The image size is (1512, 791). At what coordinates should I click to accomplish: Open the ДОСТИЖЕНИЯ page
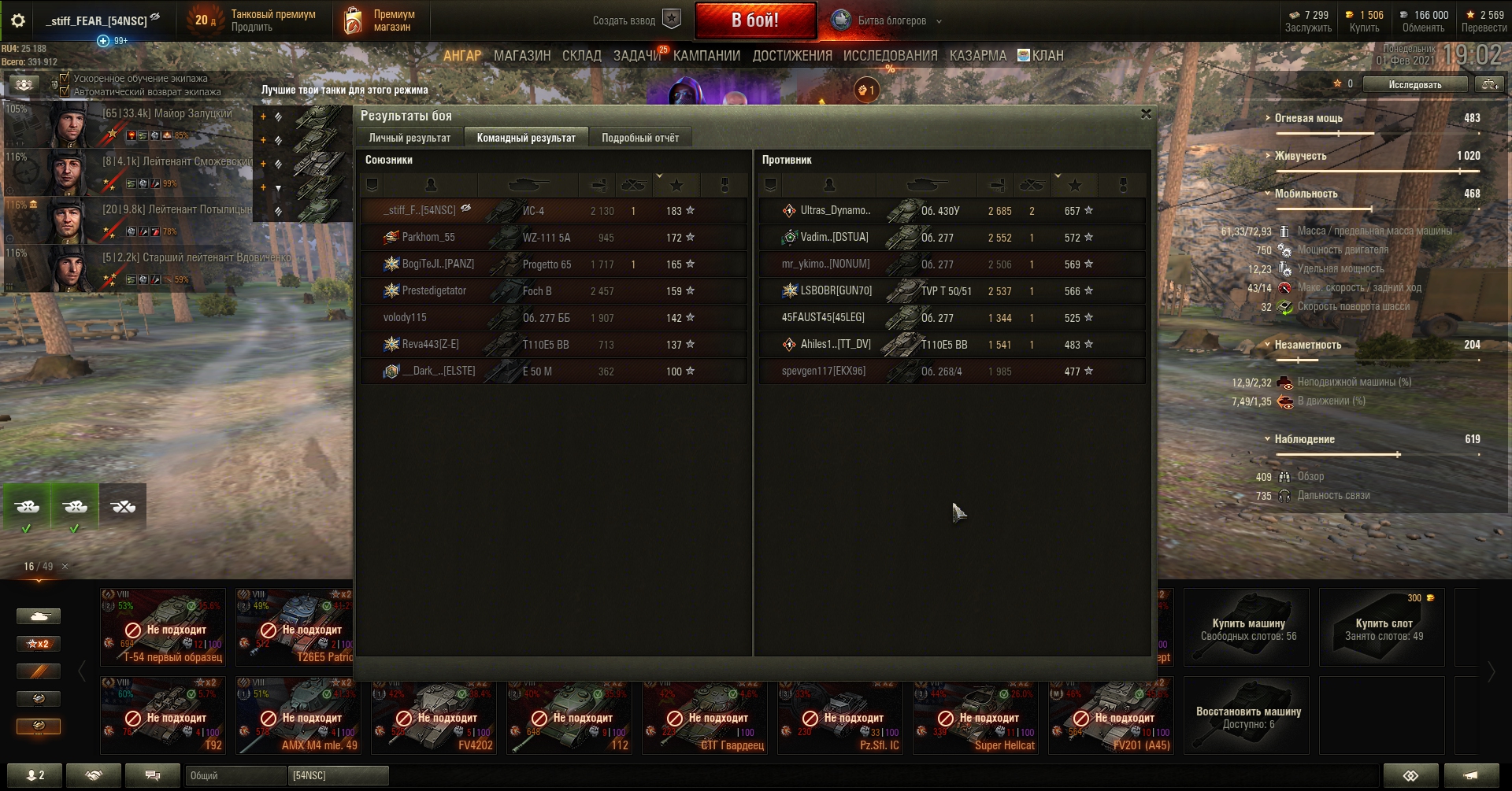(x=791, y=56)
